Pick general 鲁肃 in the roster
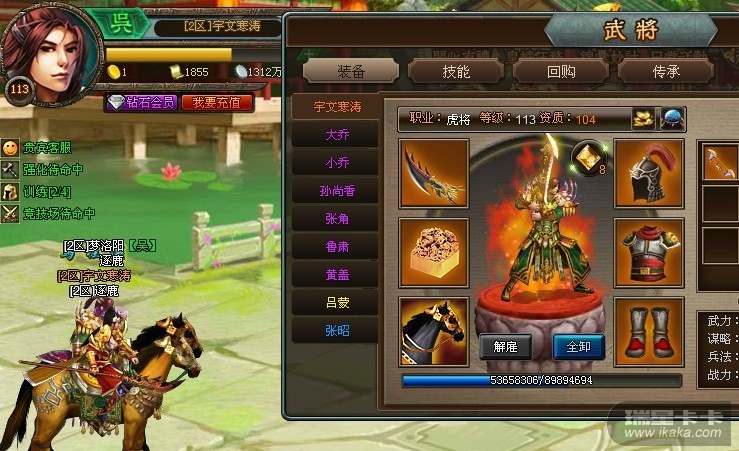The width and height of the screenshot is (739, 451). pos(337,246)
